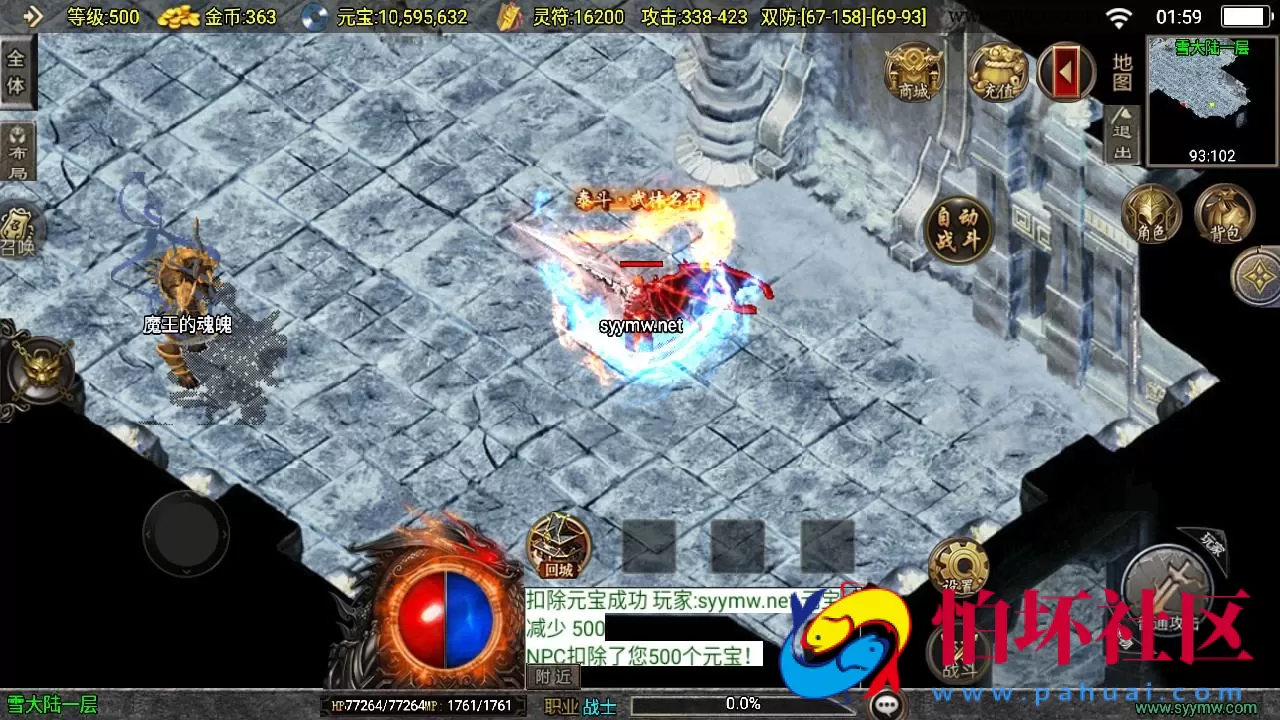1280x720 pixels.
Task: Tap the 退出 exit menu entry
Action: pos(1120,140)
